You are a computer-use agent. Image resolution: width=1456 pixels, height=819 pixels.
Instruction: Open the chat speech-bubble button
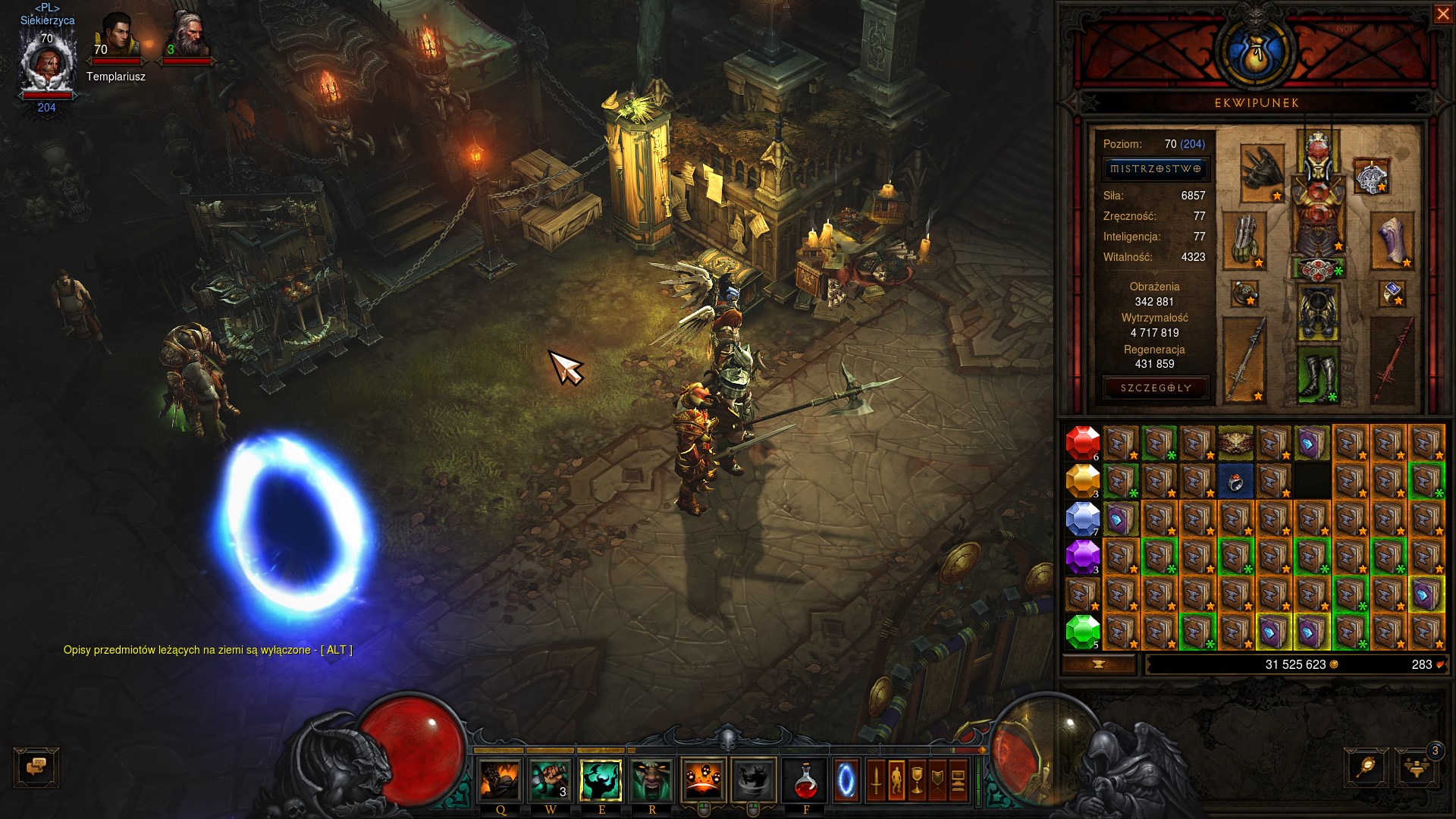point(36,767)
